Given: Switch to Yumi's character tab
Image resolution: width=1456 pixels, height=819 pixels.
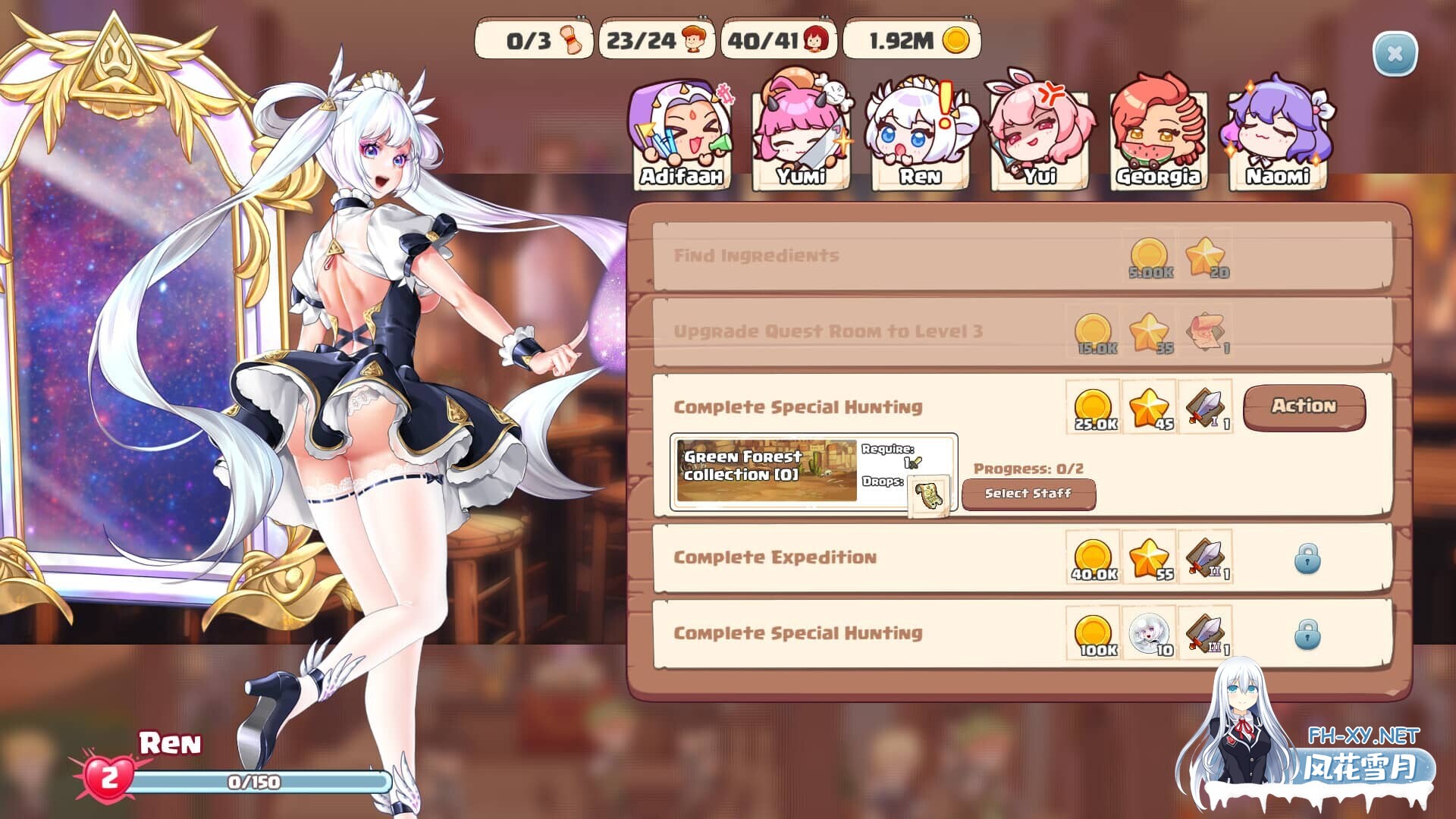Looking at the screenshot, I should click(801, 136).
